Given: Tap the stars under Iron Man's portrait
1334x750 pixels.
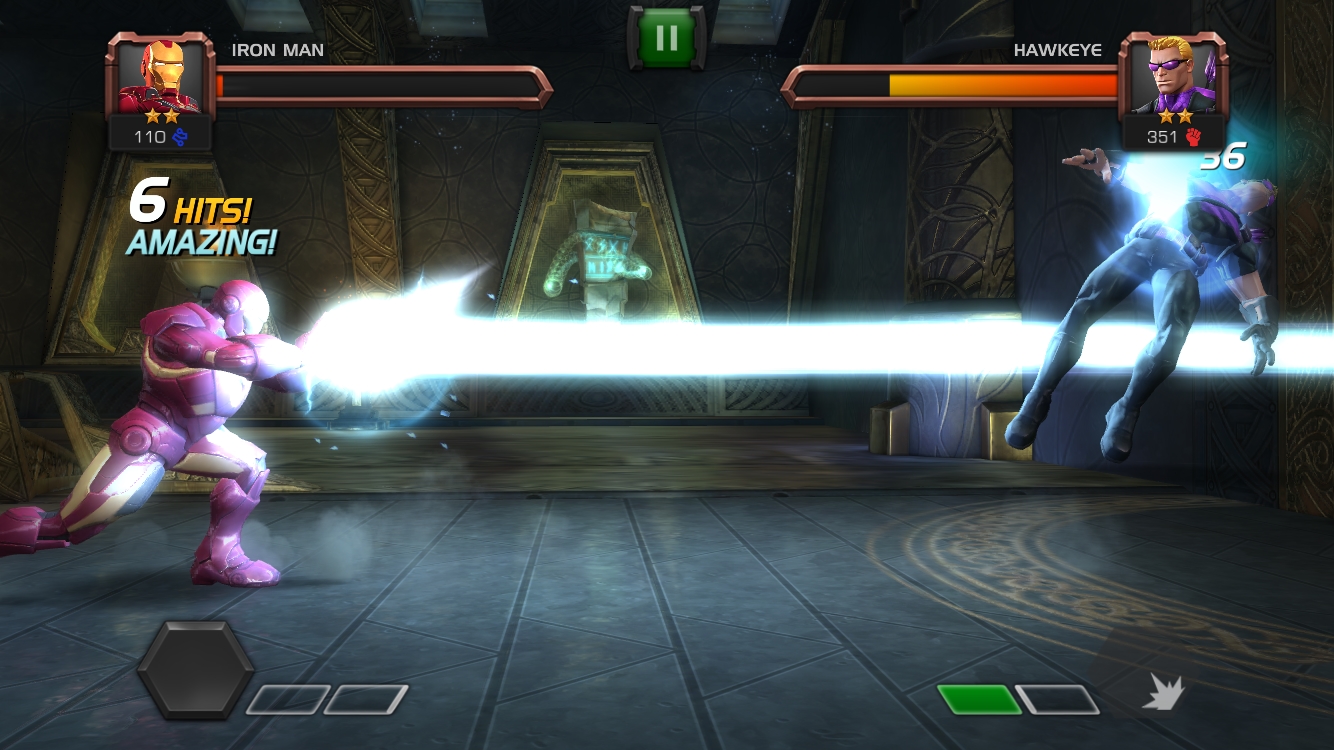Looking at the screenshot, I should pos(160,118).
